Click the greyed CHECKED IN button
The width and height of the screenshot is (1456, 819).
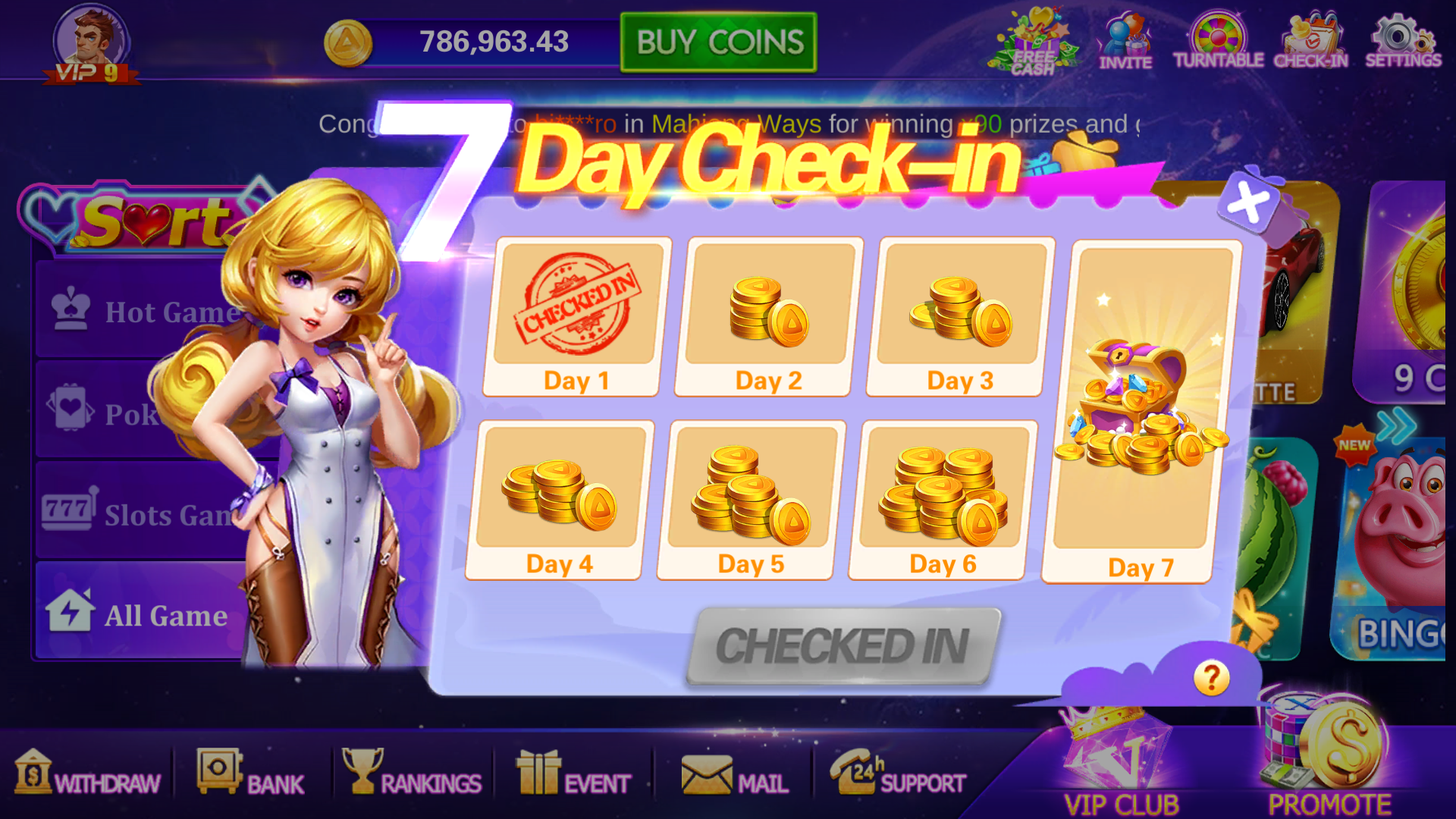pyautogui.click(x=843, y=646)
